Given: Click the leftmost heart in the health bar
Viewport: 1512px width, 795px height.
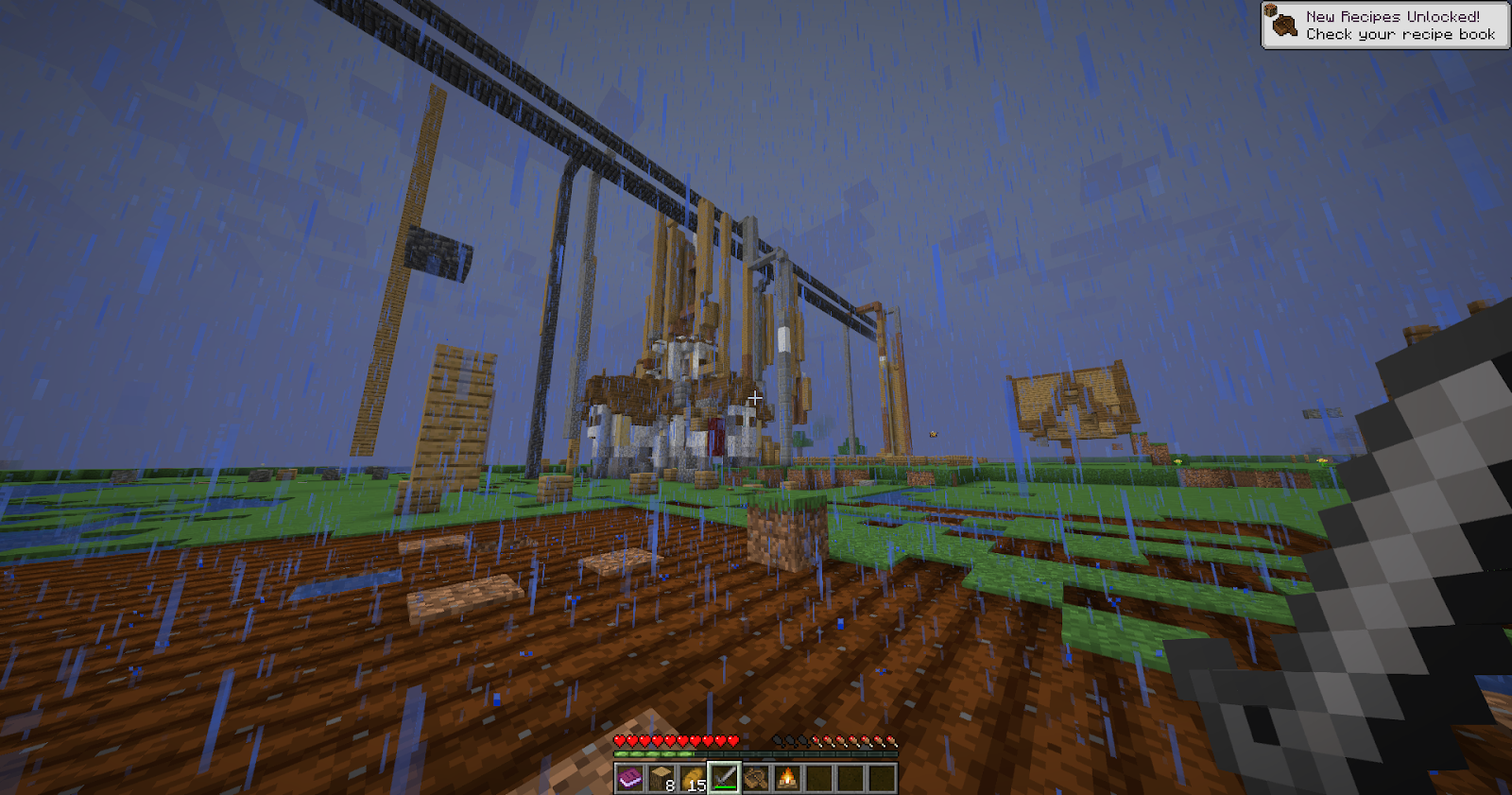Looking at the screenshot, I should pos(617,740).
